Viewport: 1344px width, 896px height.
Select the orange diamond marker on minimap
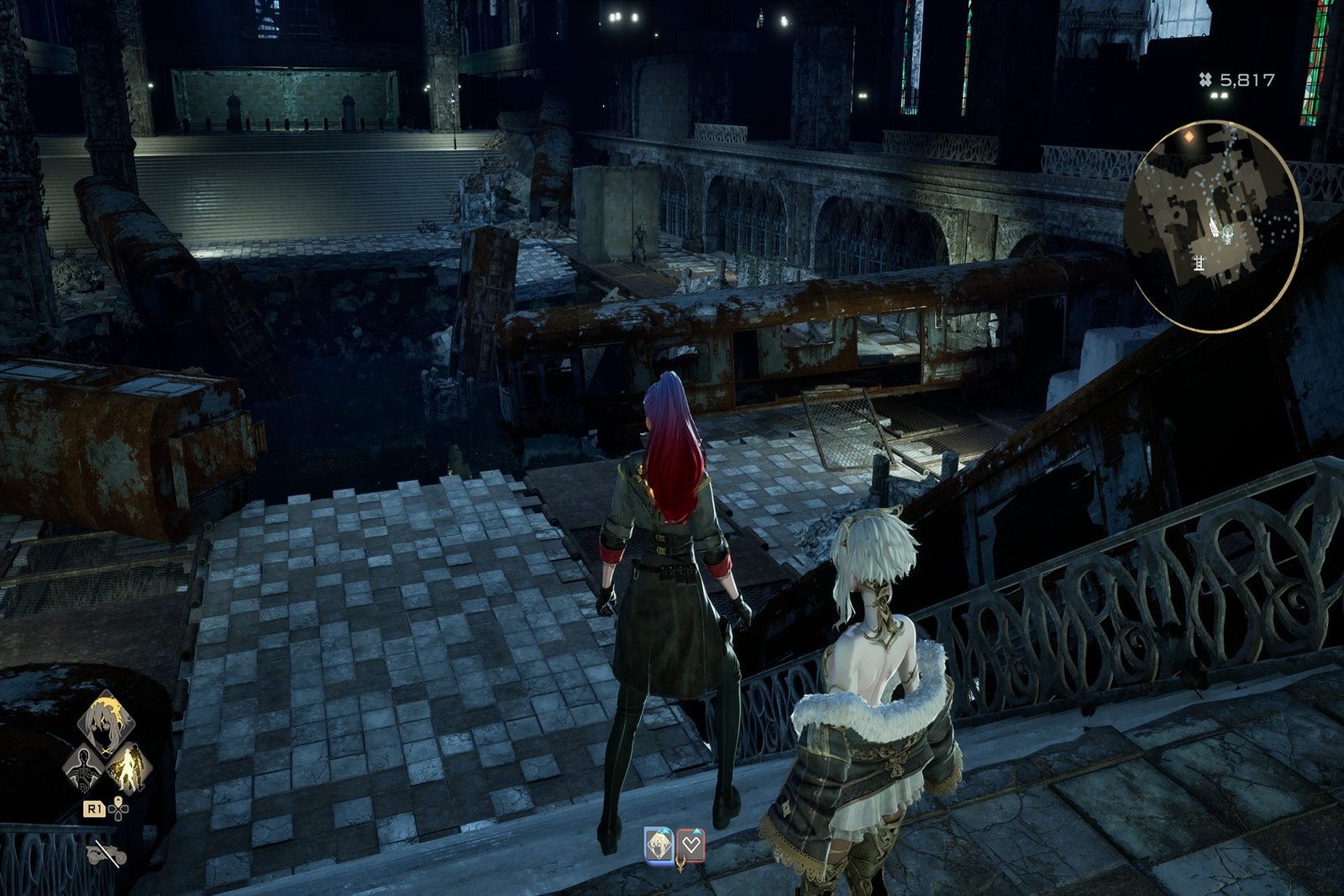pos(1189,134)
